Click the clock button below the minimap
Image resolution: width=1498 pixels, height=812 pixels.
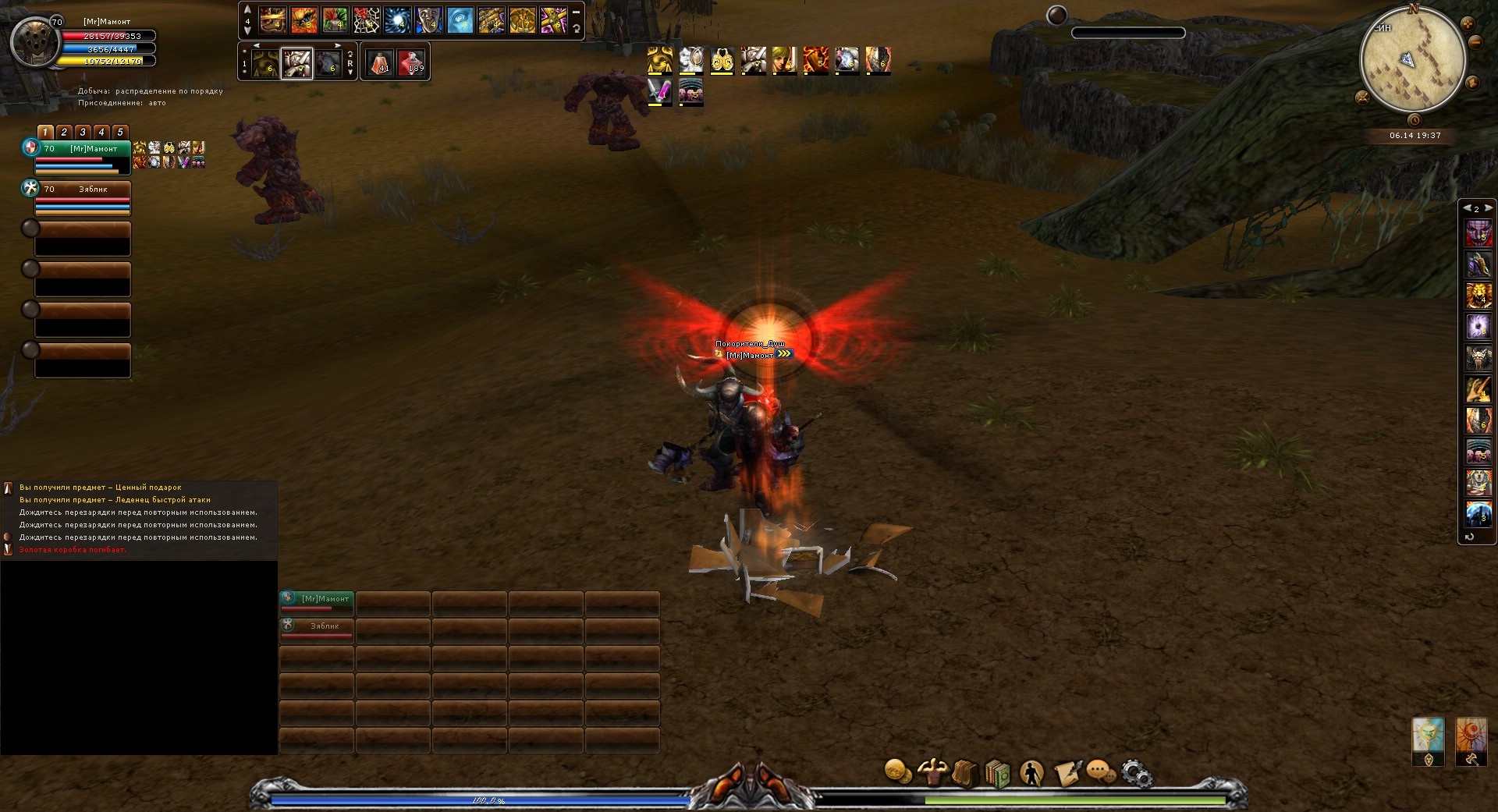1414,120
